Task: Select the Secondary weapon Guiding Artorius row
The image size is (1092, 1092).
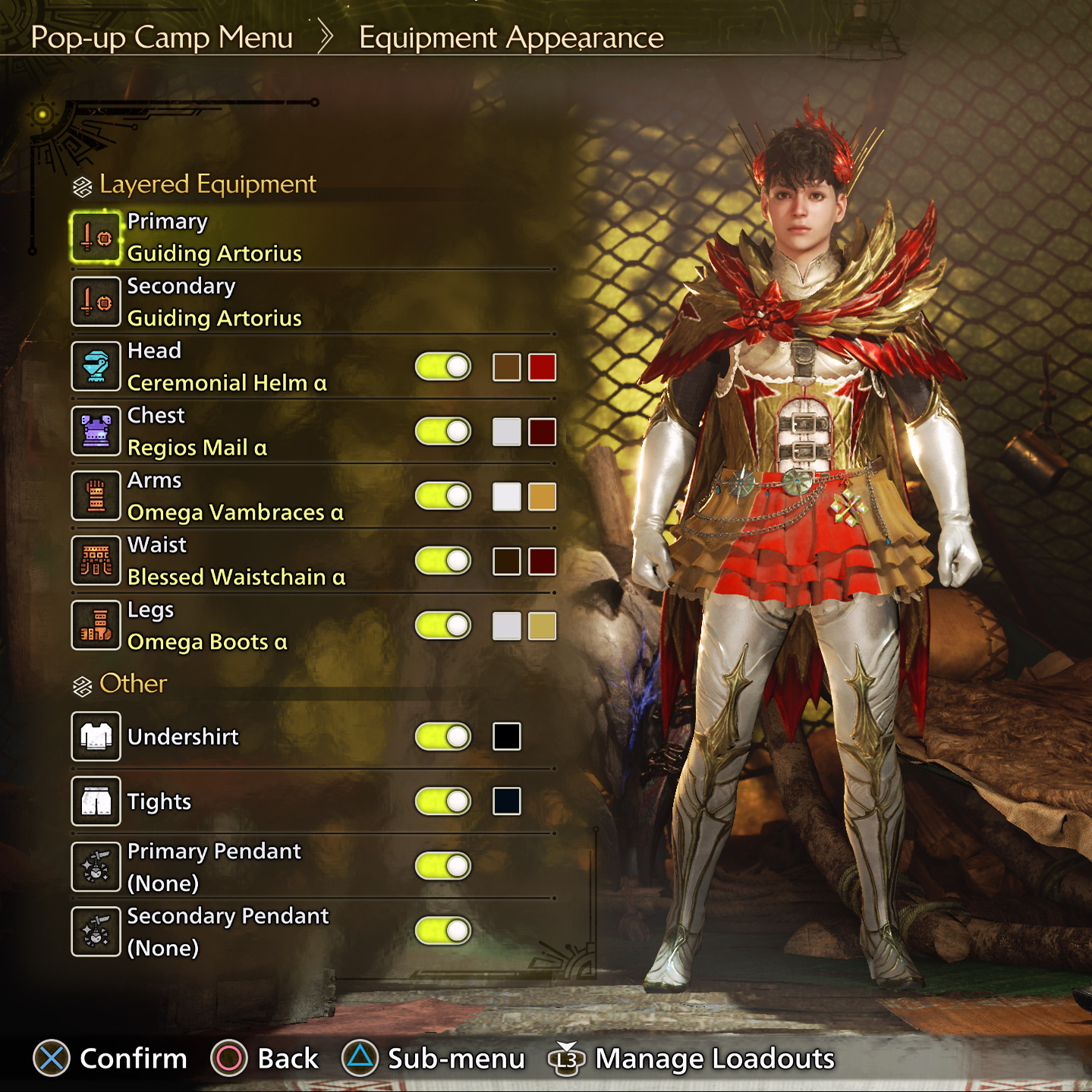Action: point(214,302)
